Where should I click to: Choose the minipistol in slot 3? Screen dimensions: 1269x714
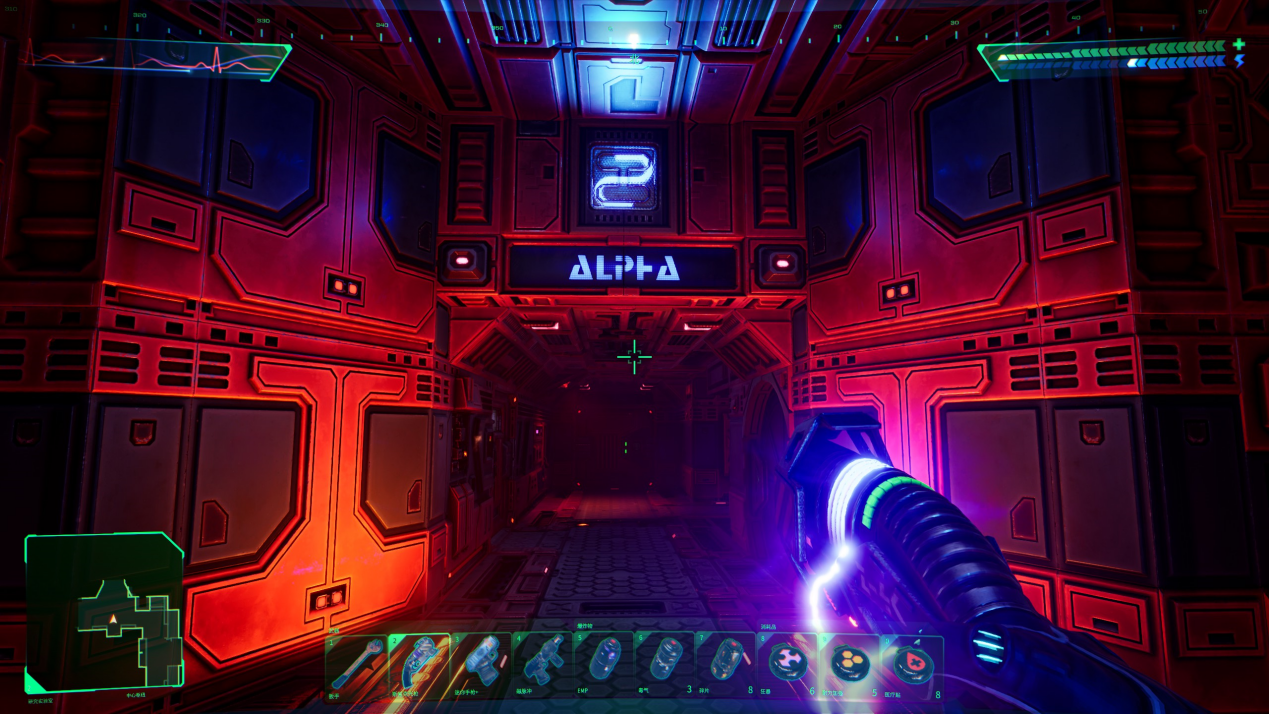[480, 664]
